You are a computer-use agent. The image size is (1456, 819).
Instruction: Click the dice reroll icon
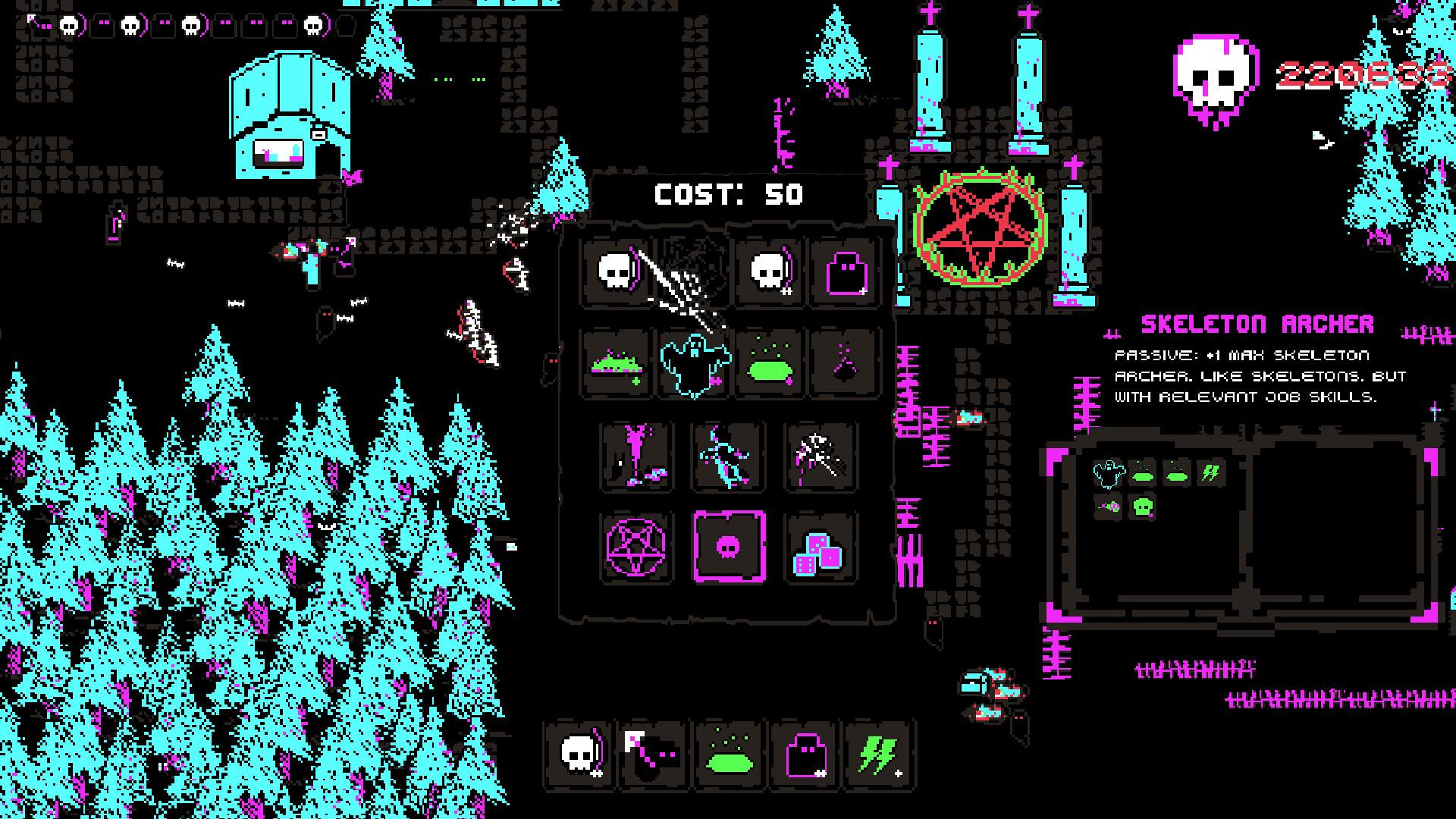tap(821, 546)
